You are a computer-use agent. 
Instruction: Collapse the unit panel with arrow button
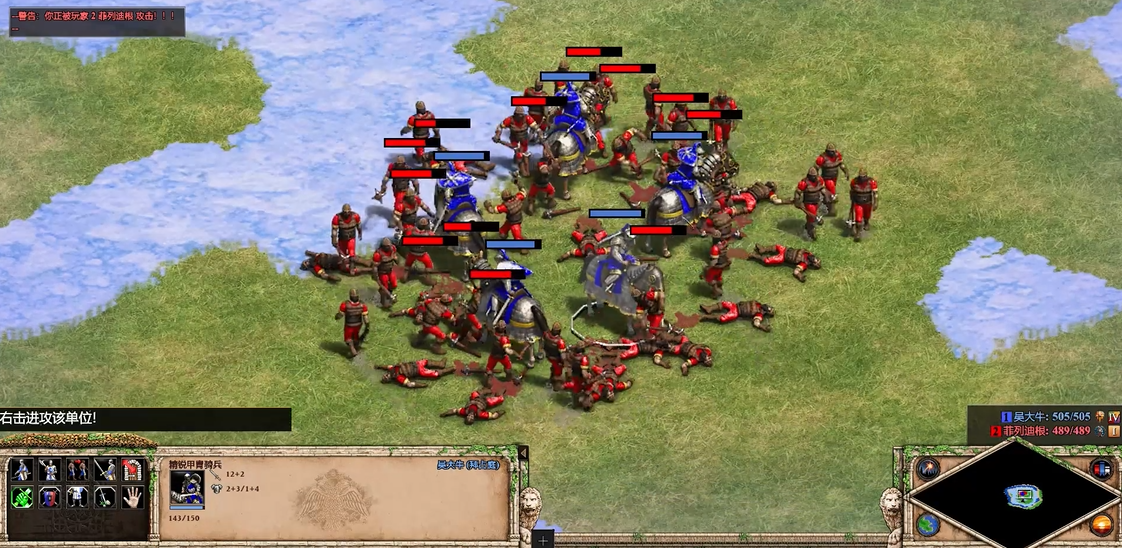pyautogui.click(x=522, y=455)
